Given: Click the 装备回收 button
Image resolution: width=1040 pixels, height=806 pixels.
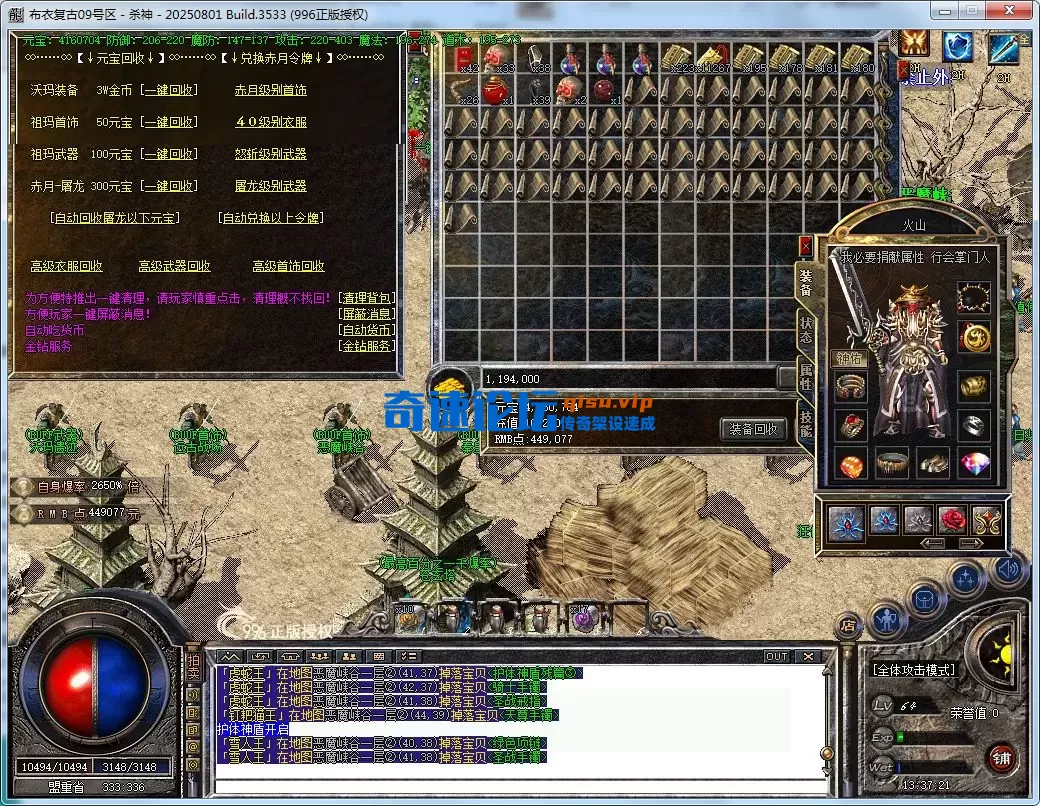Looking at the screenshot, I should pos(752,429).
